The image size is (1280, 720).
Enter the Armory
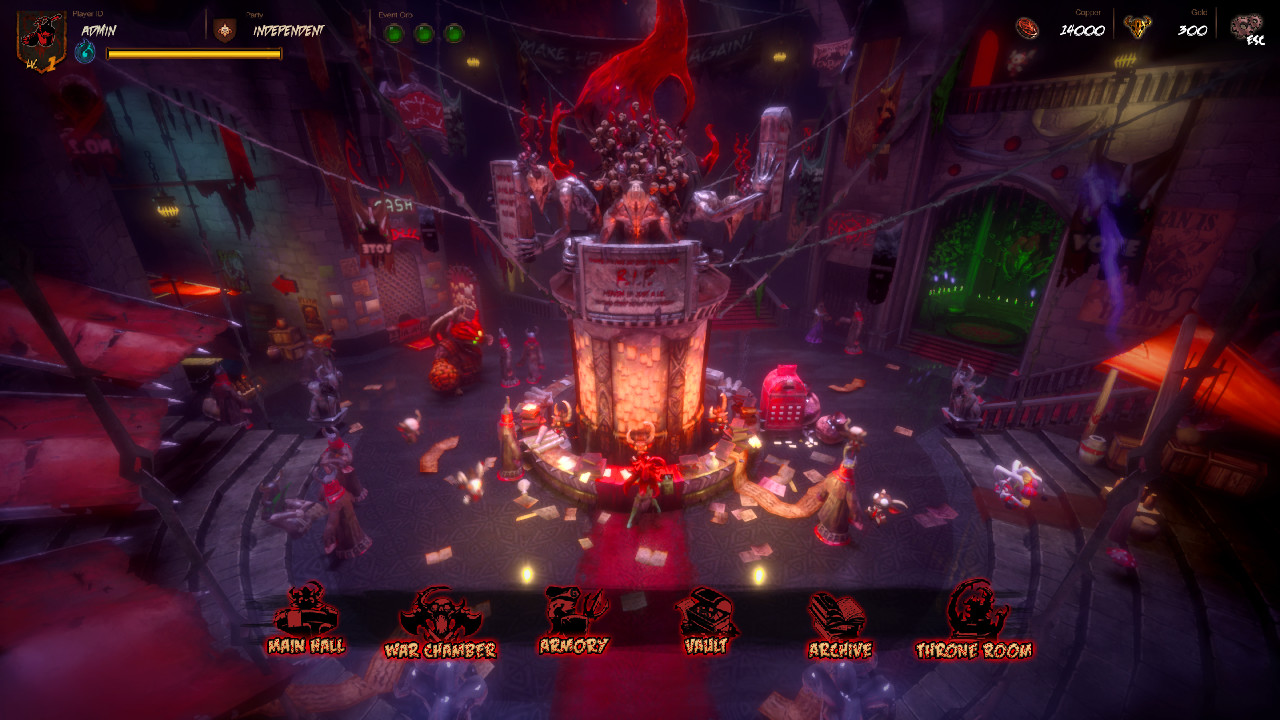click(x=573, y=619)
